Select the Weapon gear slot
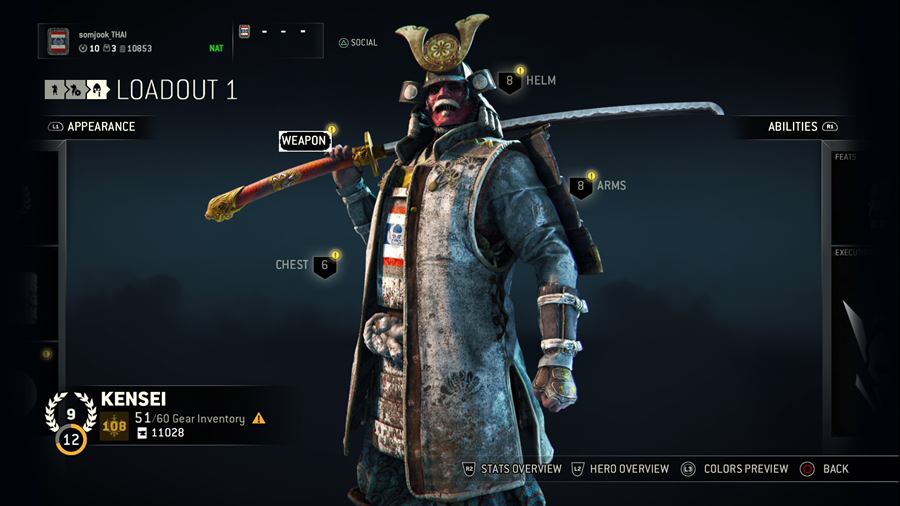The image size is (900, 506). (304, 141)
